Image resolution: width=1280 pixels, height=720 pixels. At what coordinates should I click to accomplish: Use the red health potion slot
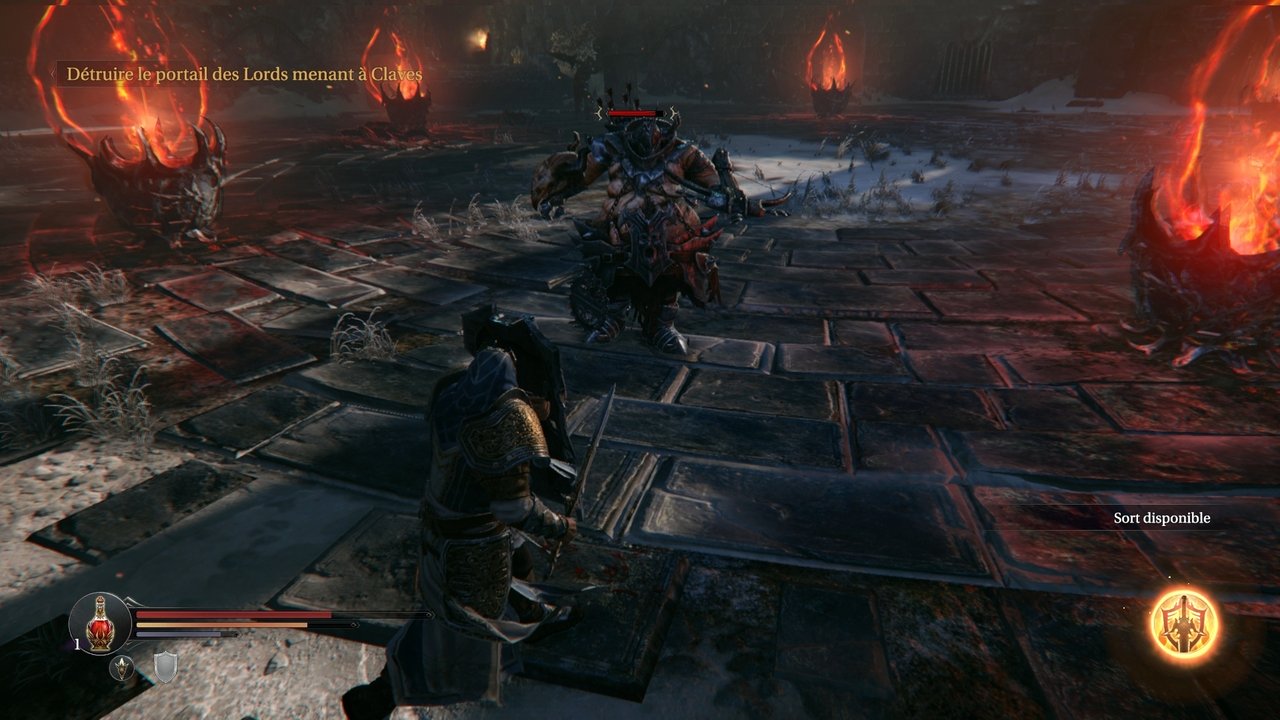coord(100,624)
